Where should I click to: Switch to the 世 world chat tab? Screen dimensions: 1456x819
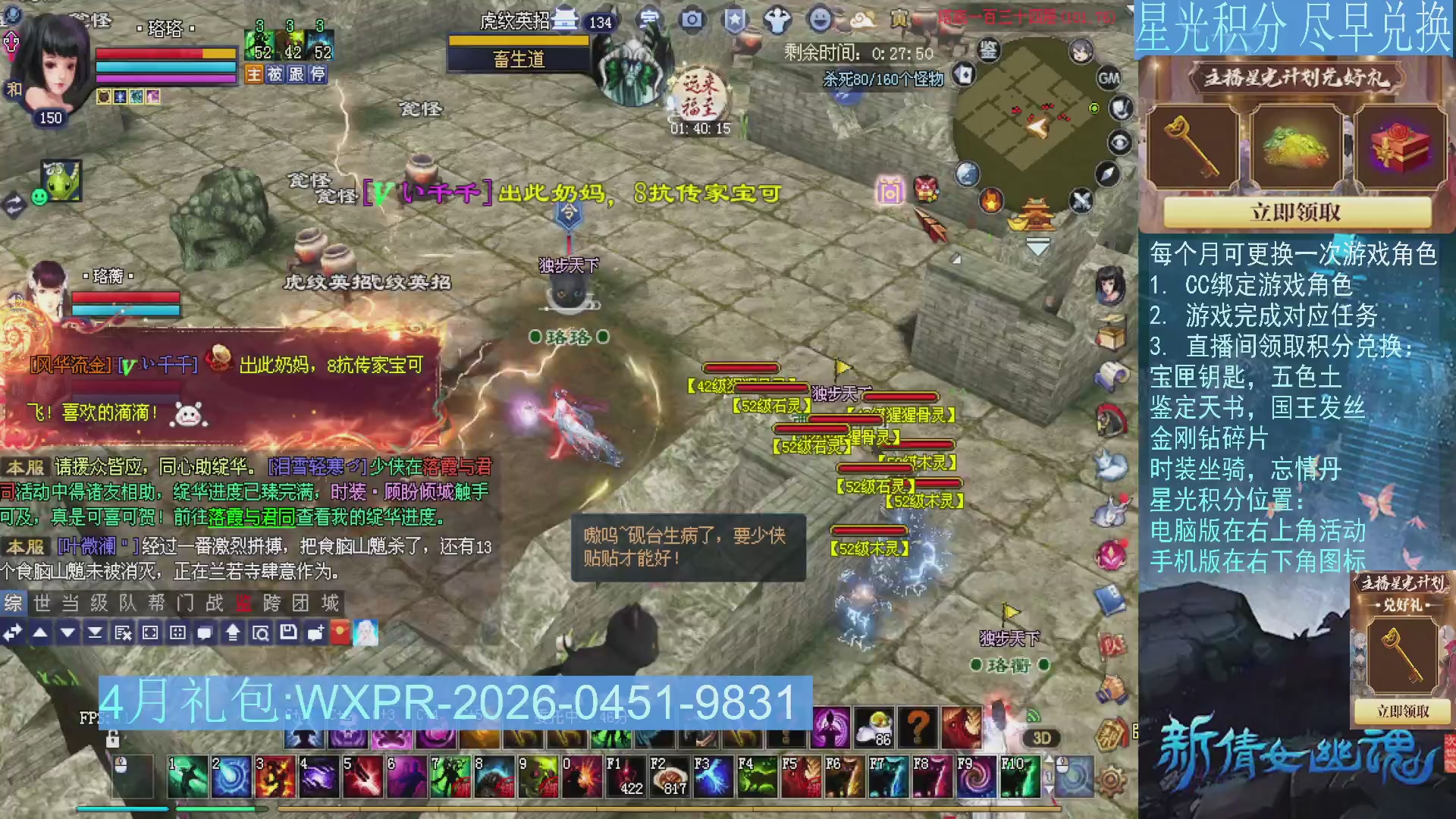(42, 604)
